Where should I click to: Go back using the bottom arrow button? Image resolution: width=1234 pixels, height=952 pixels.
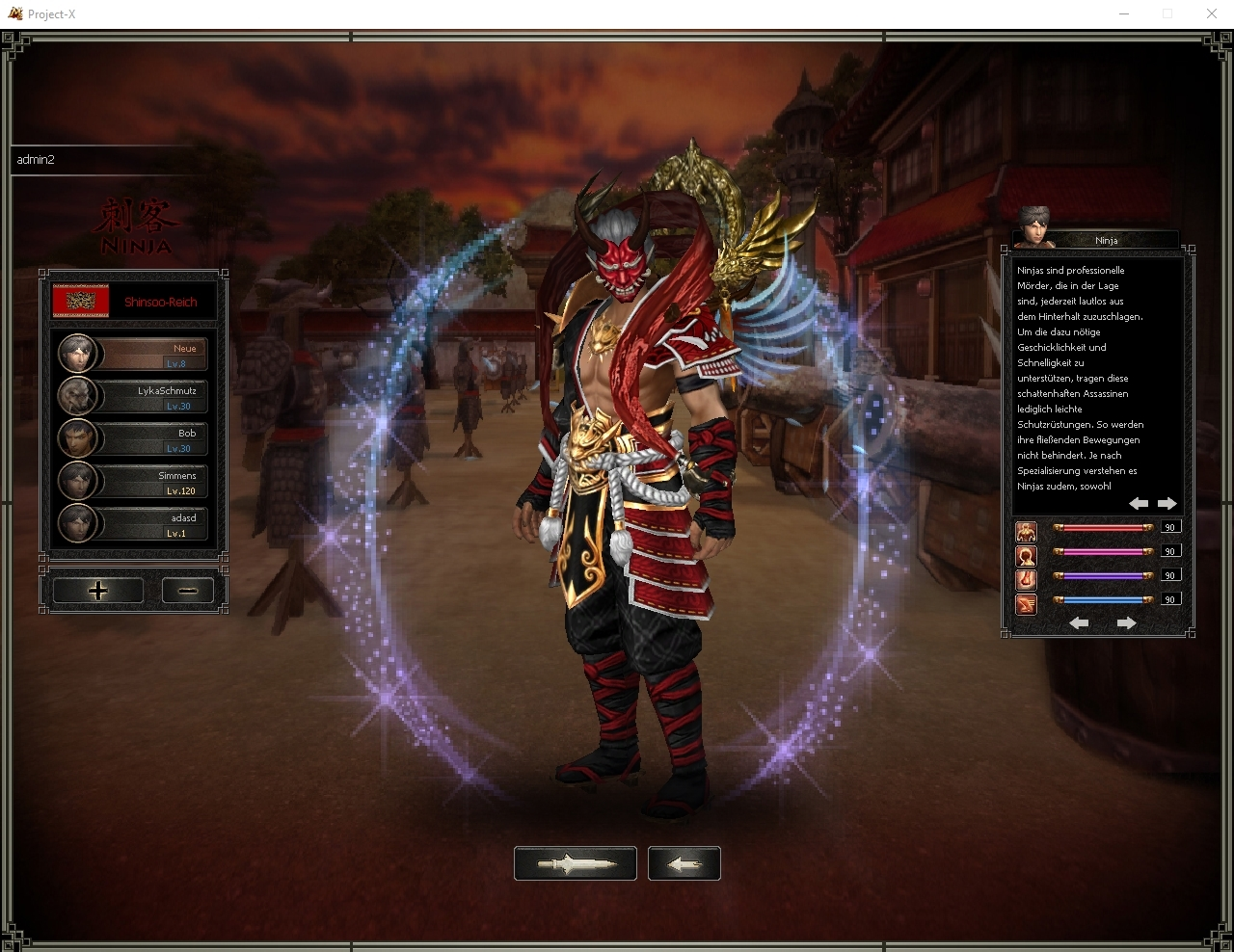[x=684, y=863]
